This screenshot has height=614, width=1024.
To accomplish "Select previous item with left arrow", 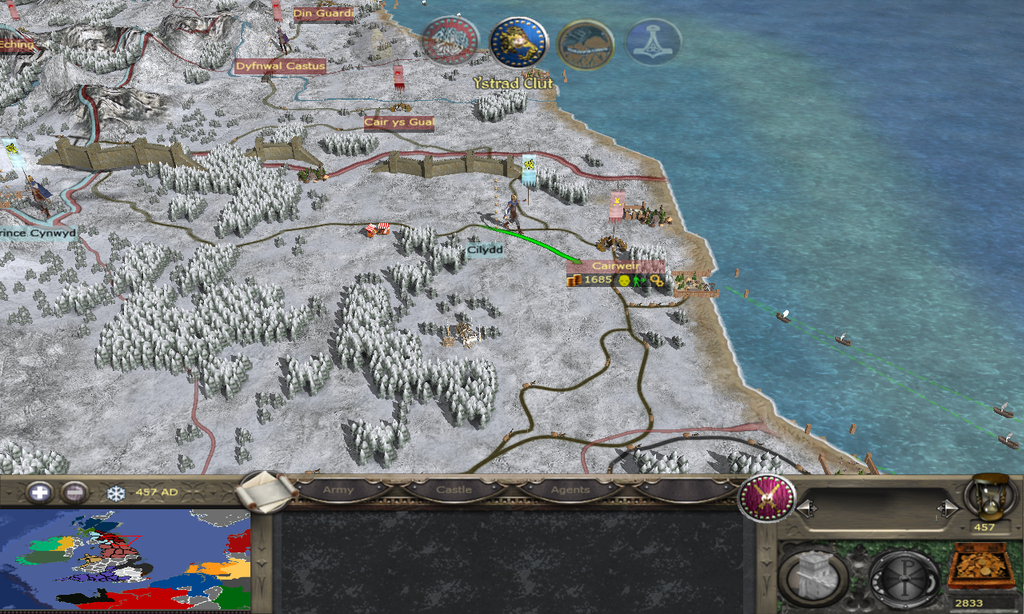I will point(806,509).
